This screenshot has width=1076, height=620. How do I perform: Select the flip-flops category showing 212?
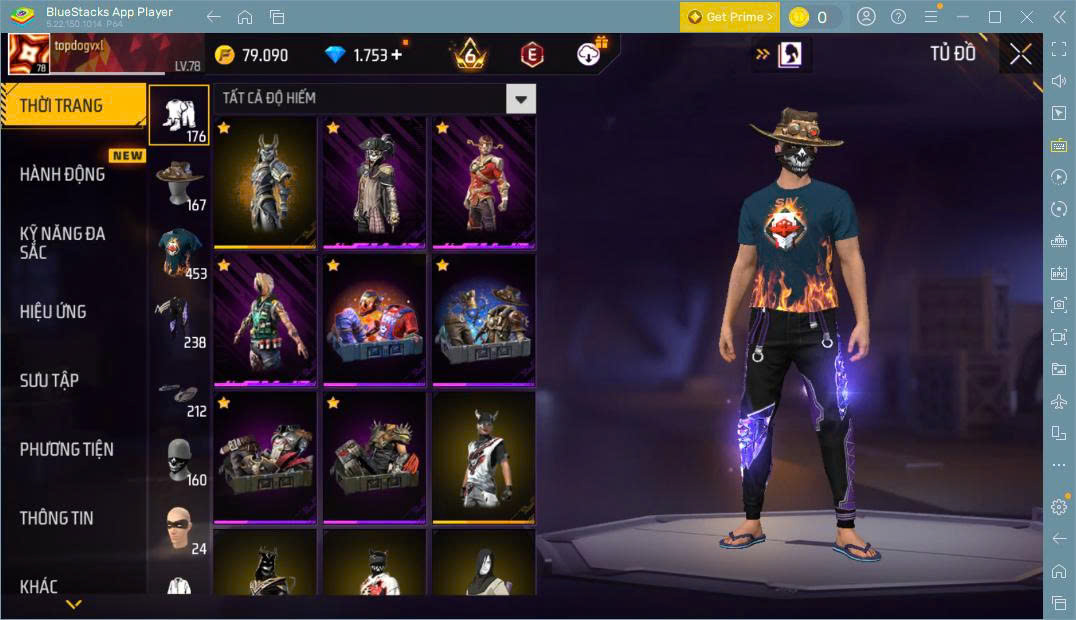180,391
